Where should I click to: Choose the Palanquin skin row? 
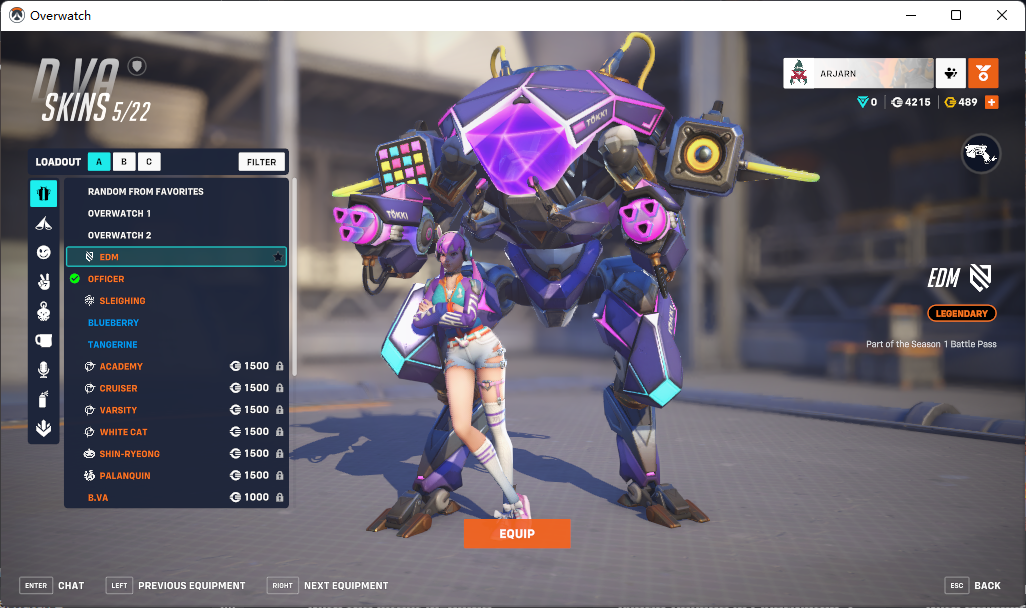[125, 476]
